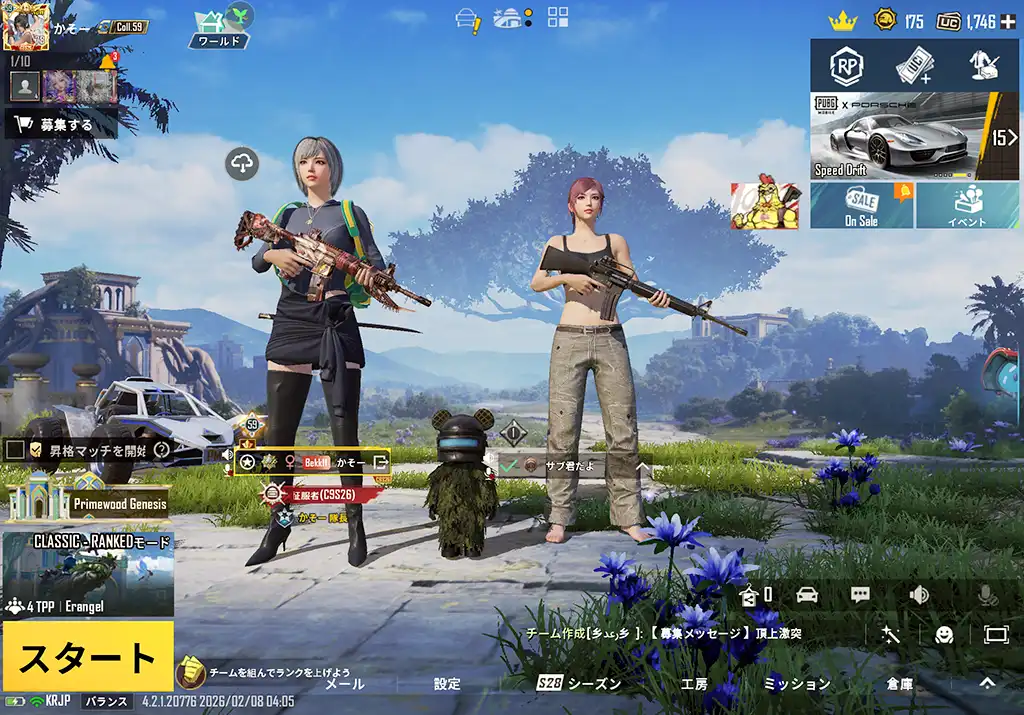
Task: Open the ミッション missions menu
Action: tap(797, 684)
